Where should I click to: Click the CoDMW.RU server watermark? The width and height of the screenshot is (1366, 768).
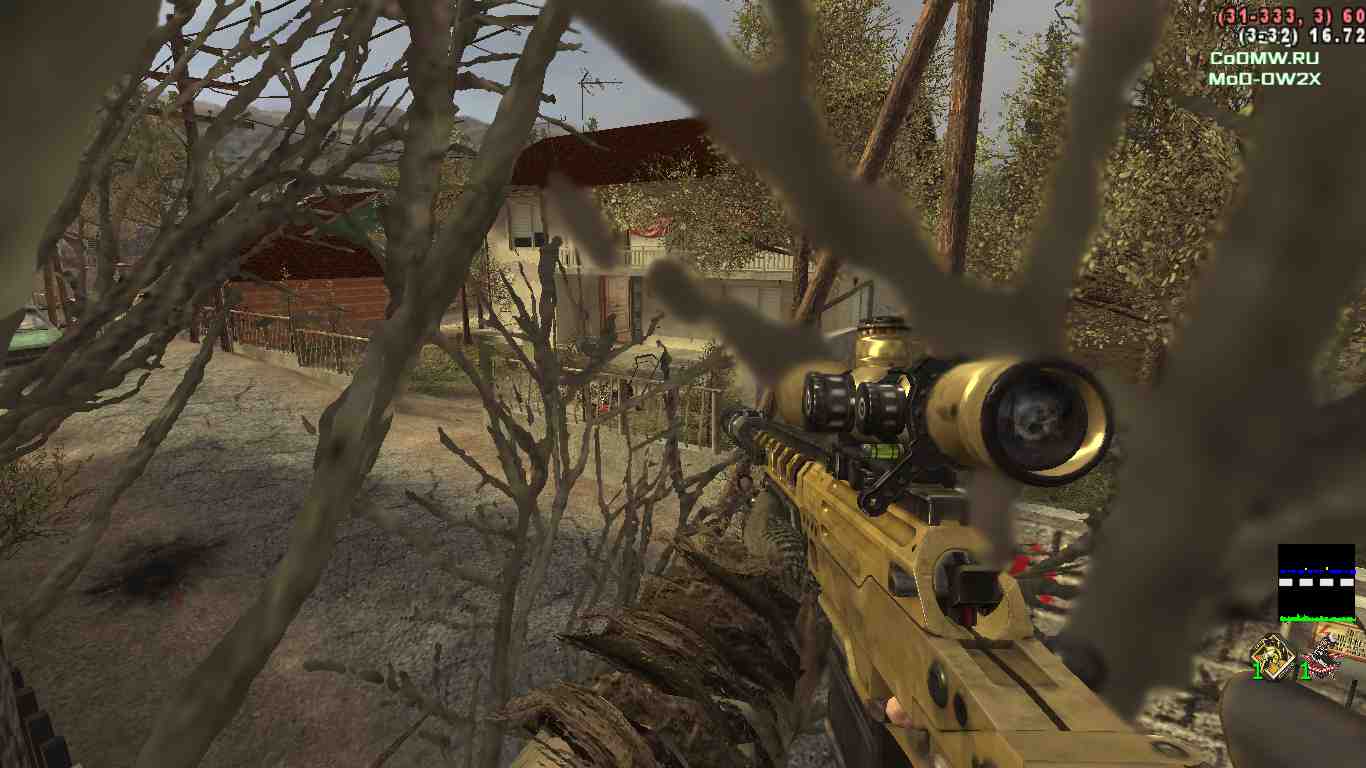pyautogui.click(x=1262, y=59)
